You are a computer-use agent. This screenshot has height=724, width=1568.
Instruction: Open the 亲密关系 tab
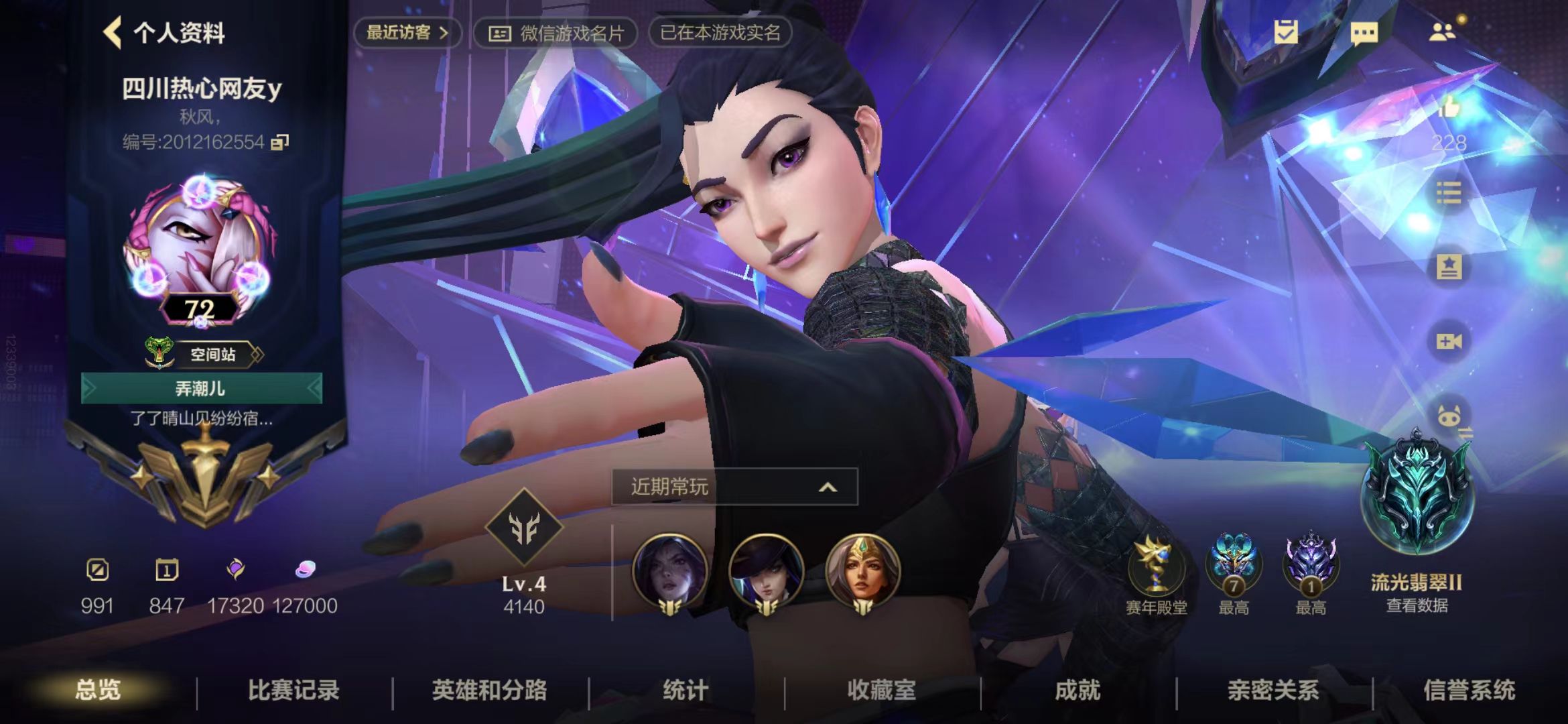coord(1272,690)
